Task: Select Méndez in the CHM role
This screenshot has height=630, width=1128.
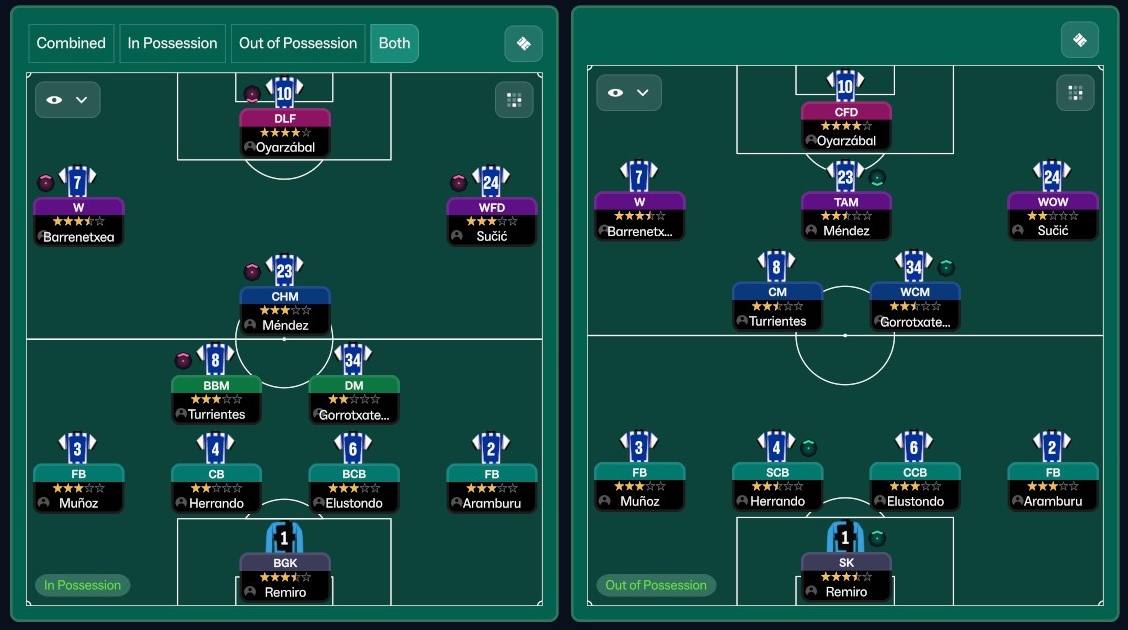Action: coord(285,310)
